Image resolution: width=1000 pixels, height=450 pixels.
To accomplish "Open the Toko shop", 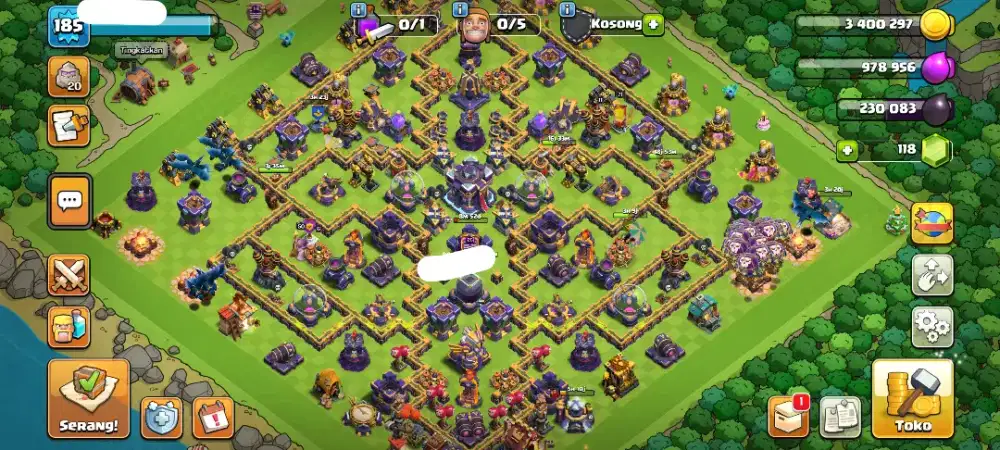I will tap(912, 398).
